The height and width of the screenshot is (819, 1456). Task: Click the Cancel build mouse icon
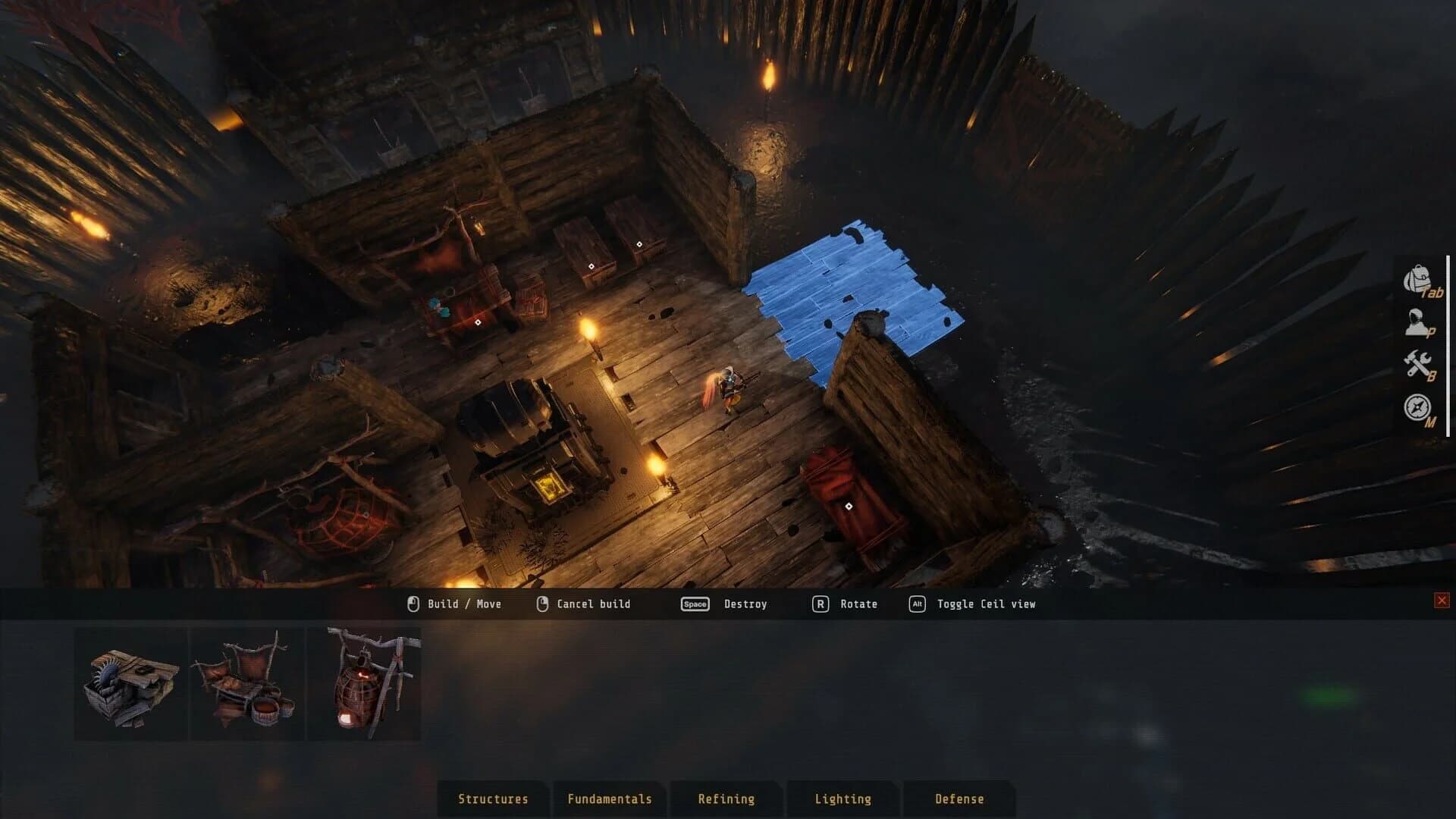543,604
